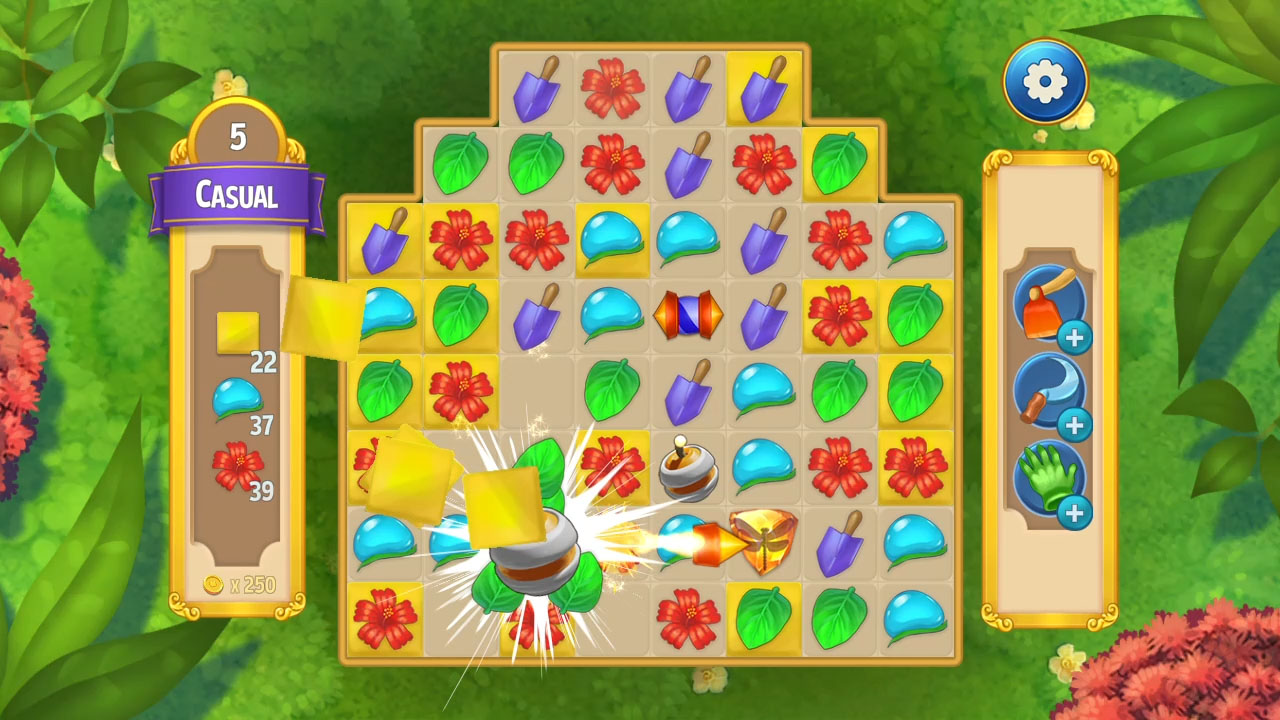The width and height of the screenshot is (1280, 720).
Task: Click the water drop objective icon
Action: [x=237, y=397]
